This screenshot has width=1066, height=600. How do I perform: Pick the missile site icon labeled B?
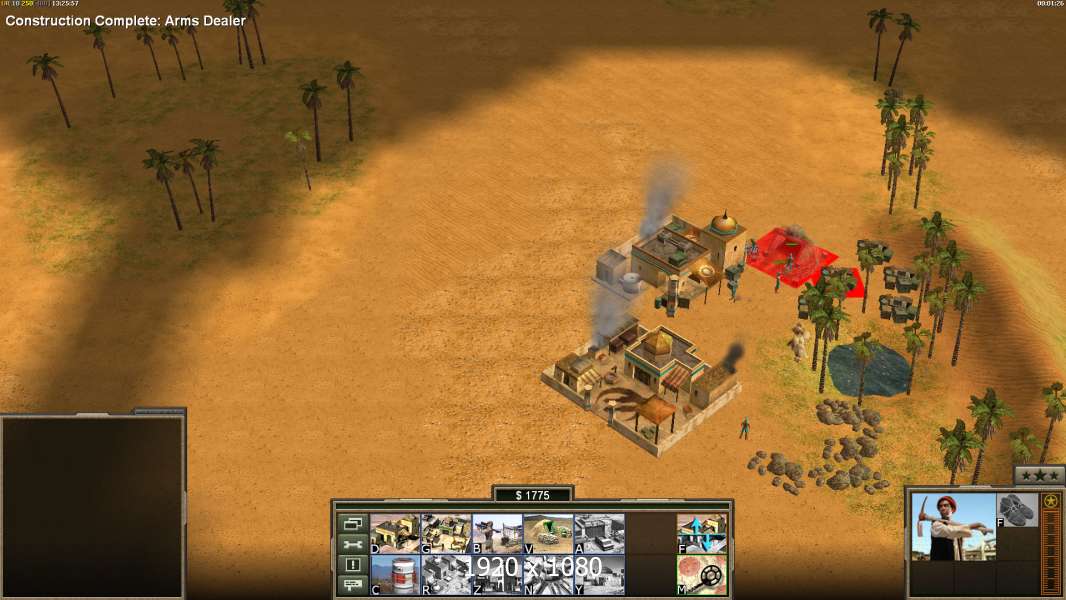(497, 533)
